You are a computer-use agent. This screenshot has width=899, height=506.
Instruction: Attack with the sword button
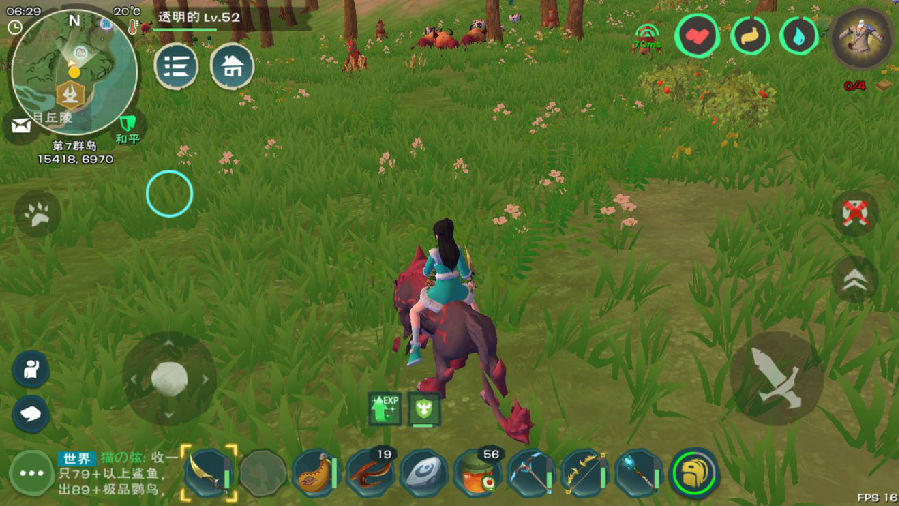point(777,379)
